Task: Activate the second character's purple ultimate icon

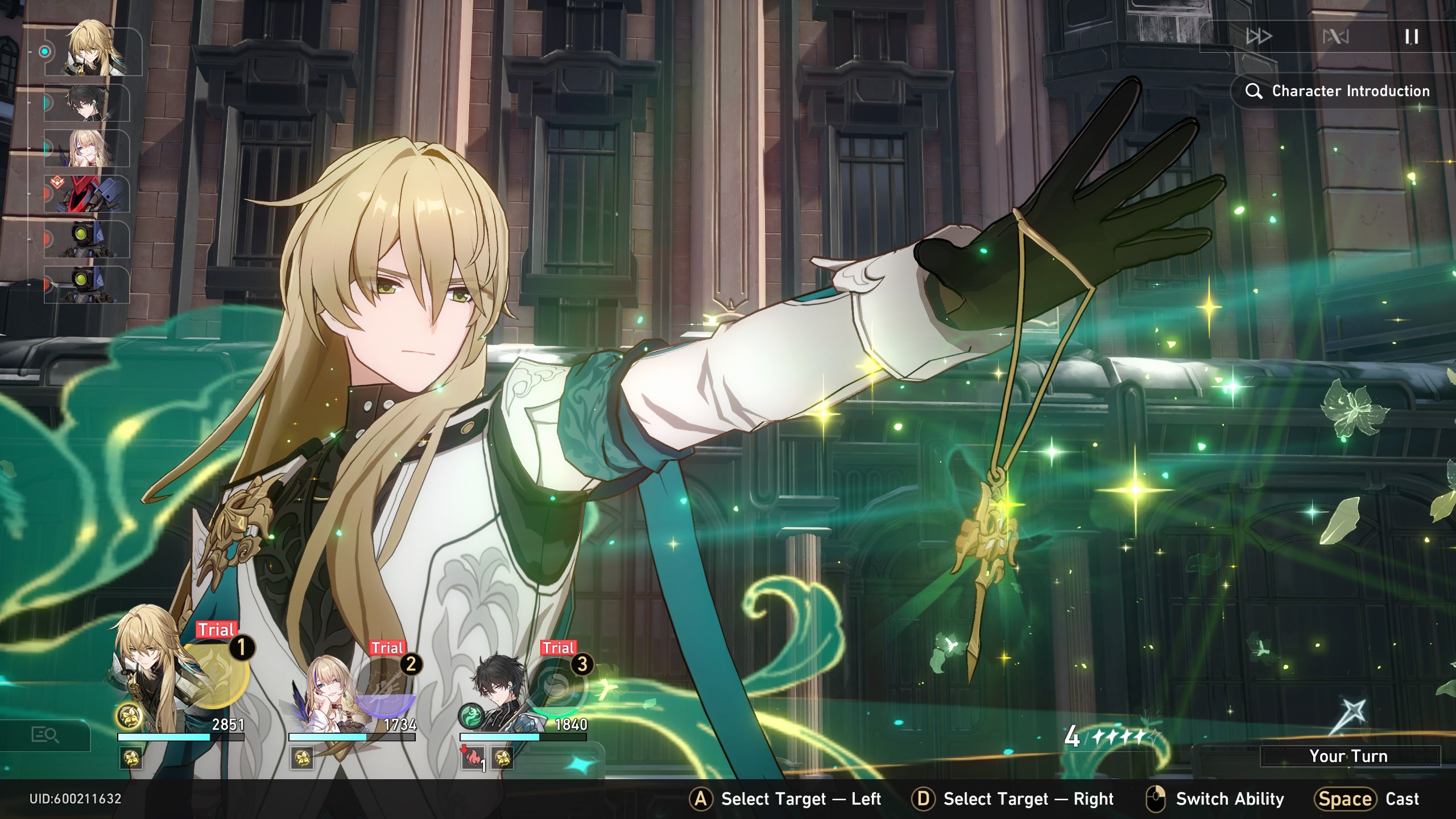Action: [x=386, y=689]
